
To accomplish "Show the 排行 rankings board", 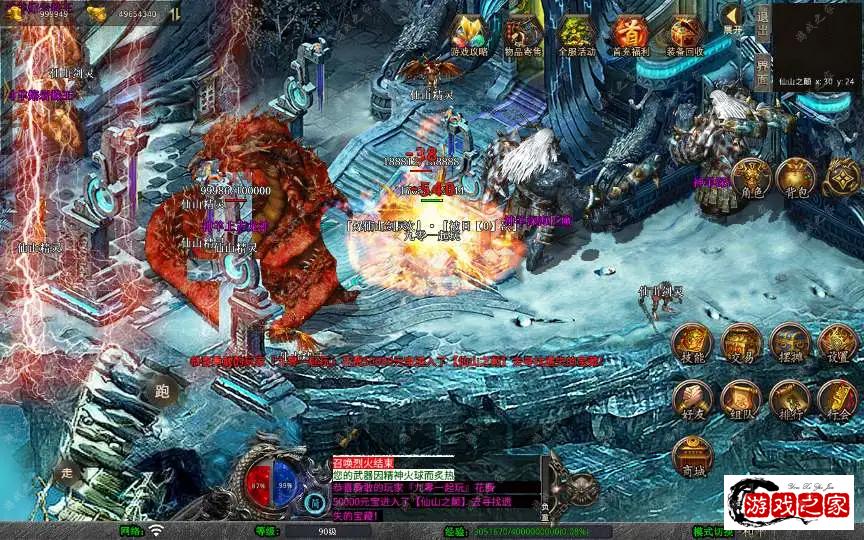I will tap(789, 399).
